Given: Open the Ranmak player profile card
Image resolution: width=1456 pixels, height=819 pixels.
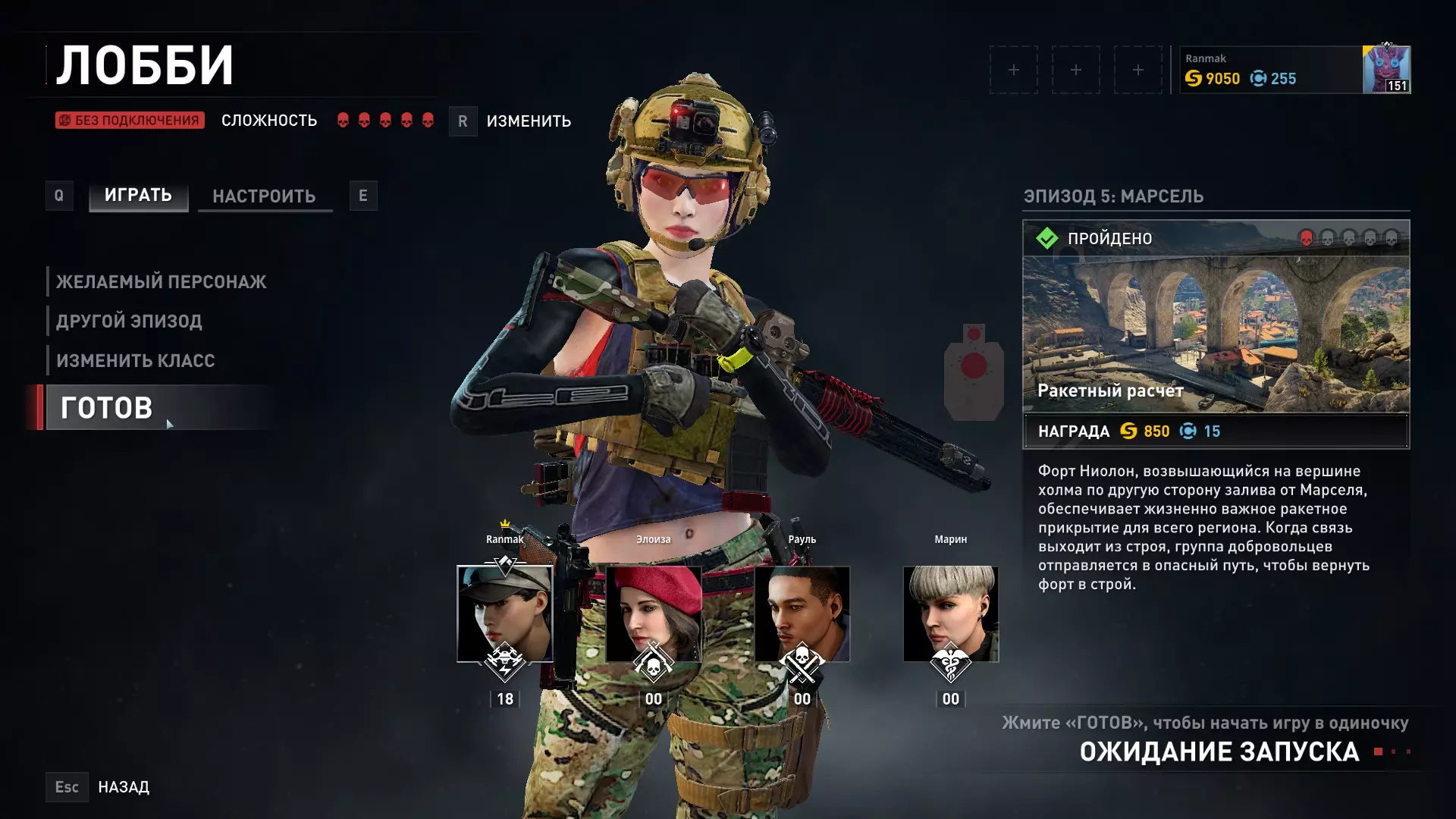Looking at the screenshot, I should (x=1294, y=70).
